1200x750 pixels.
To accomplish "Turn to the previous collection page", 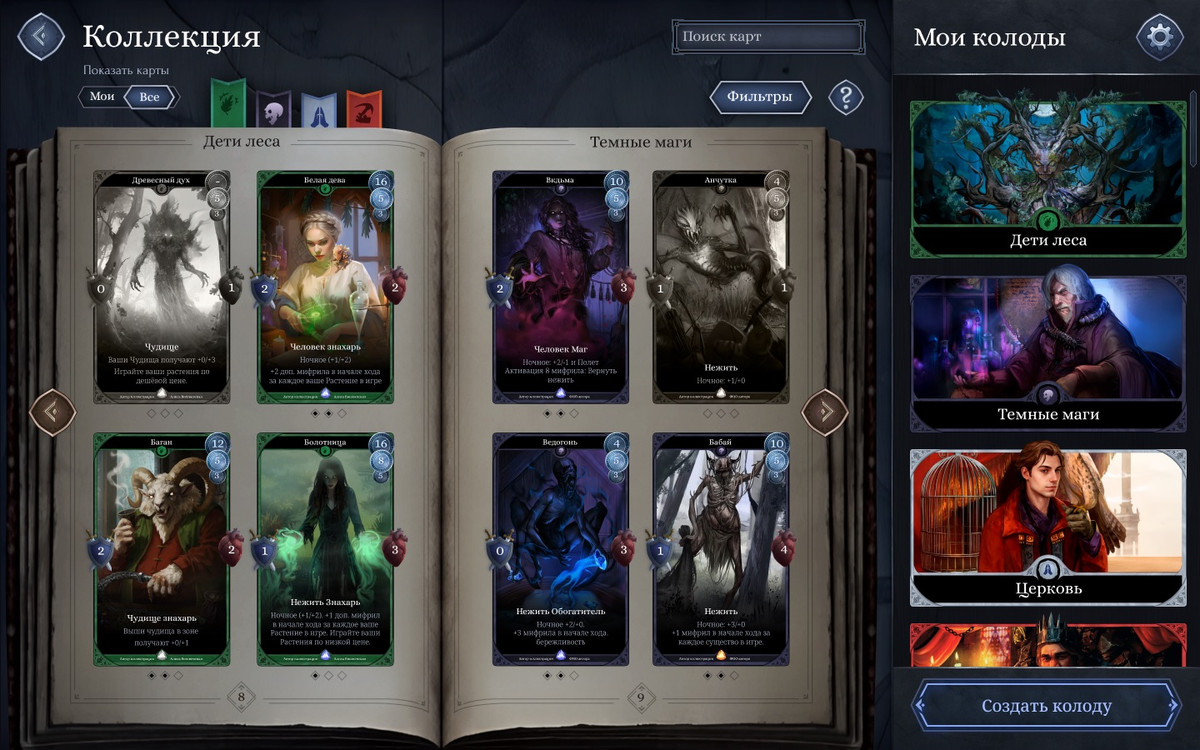I will click(53, 411).
